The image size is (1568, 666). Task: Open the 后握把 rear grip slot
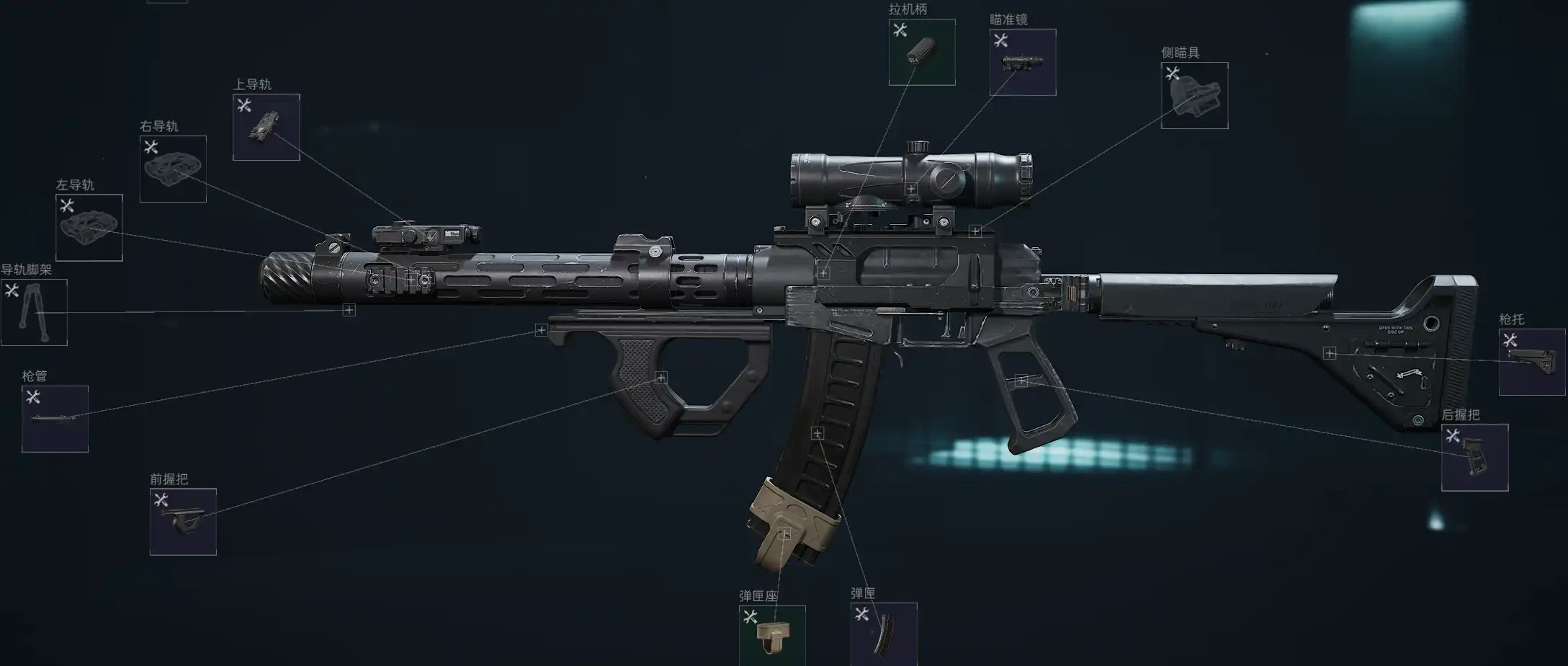[x=1474, y=458]
